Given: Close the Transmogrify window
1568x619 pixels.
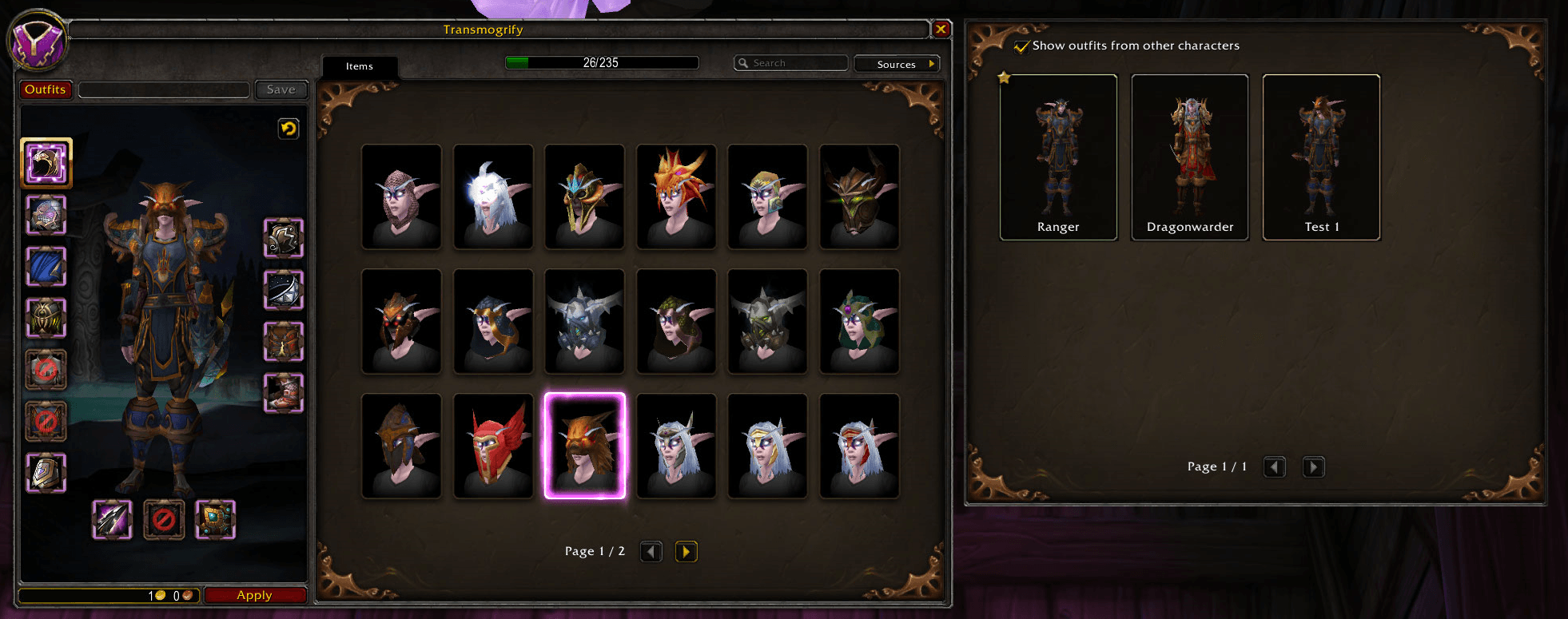Looking at the screenshot, I should pos(941,30).
